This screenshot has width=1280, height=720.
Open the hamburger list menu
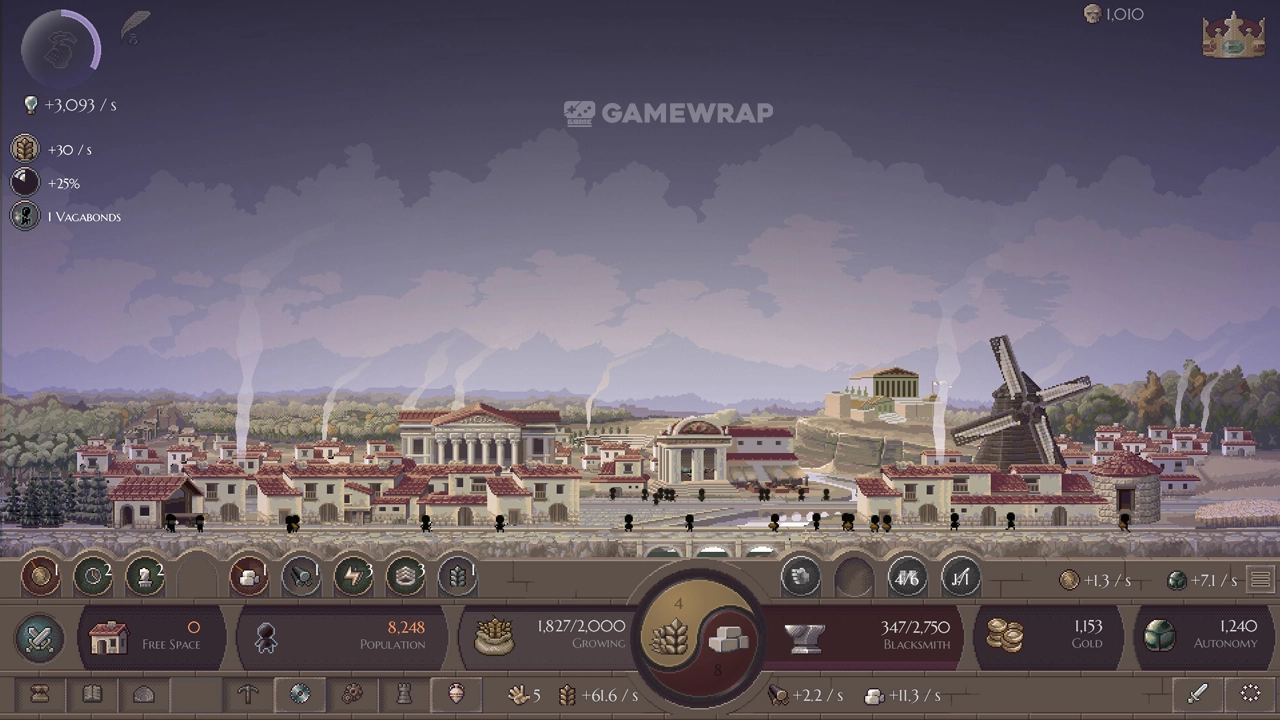click(1260, 580)
